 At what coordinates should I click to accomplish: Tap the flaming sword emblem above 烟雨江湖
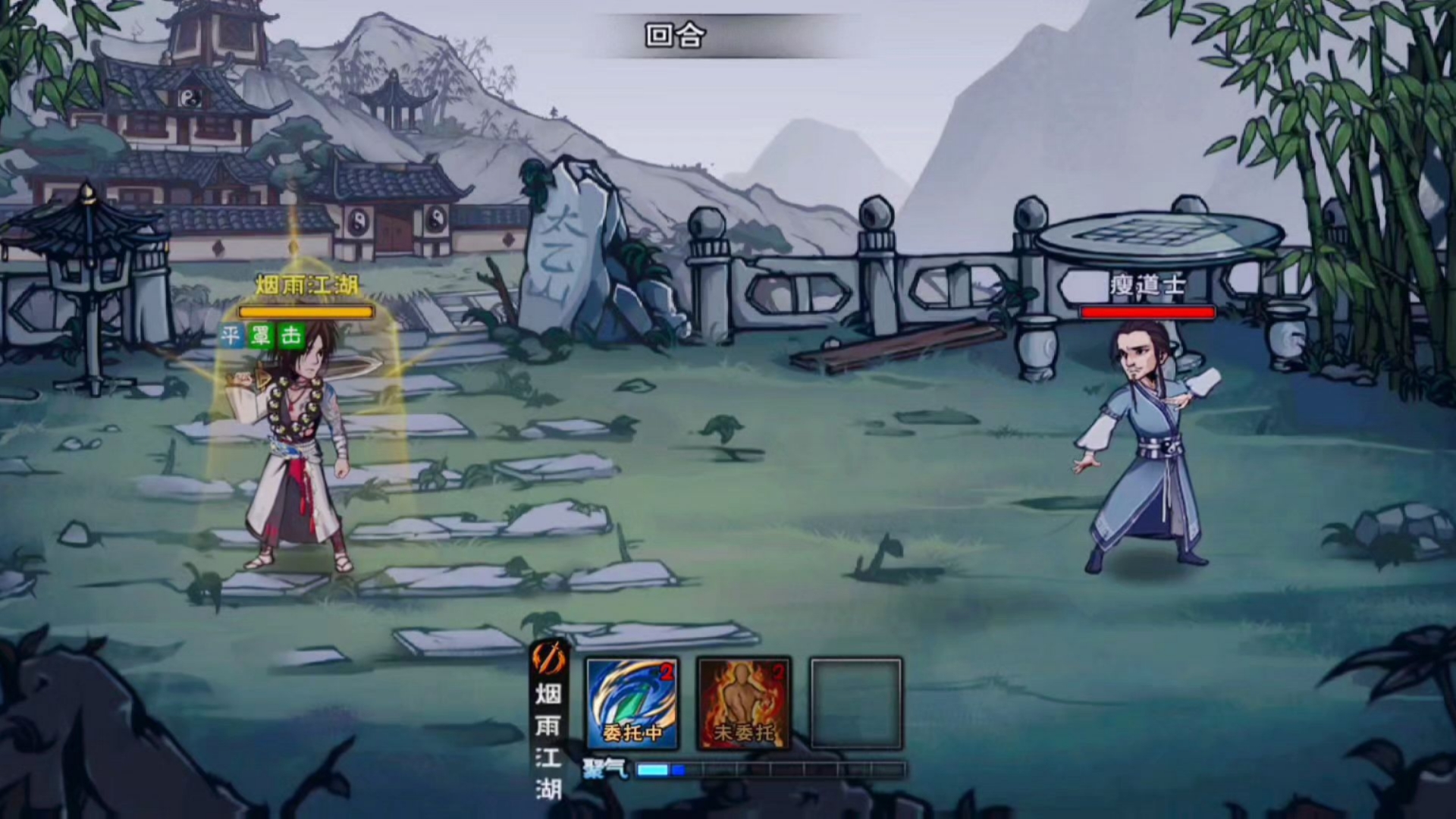(x=548, y=658)
